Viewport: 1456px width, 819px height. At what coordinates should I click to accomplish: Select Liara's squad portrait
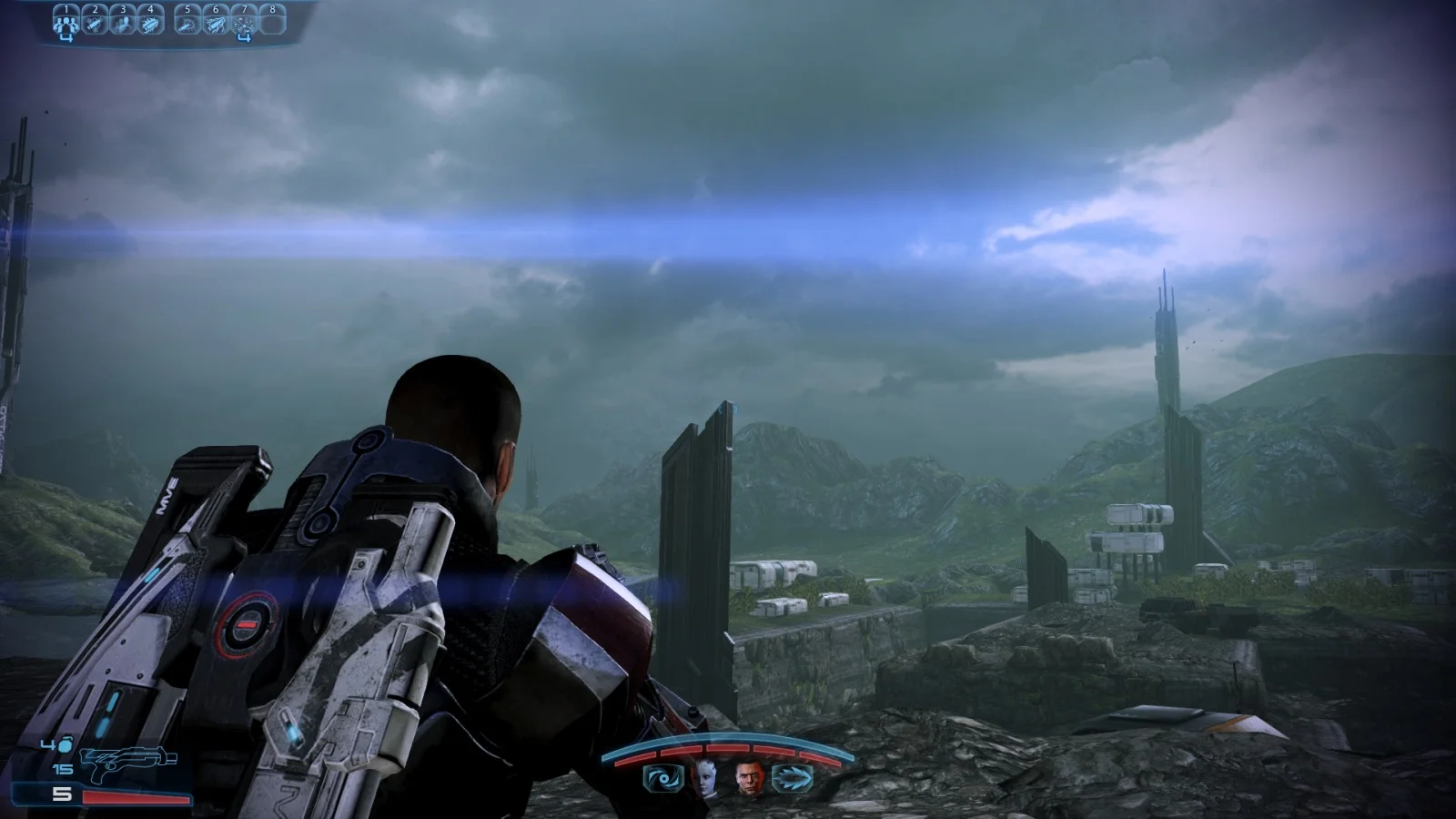point(705,777)
